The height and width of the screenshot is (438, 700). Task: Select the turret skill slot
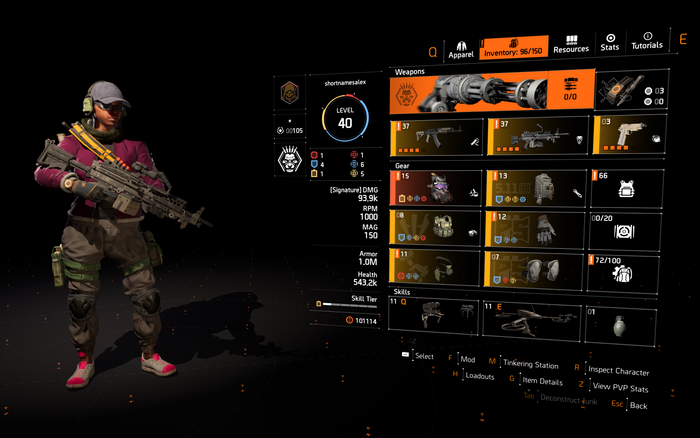(x=436, y=313)
